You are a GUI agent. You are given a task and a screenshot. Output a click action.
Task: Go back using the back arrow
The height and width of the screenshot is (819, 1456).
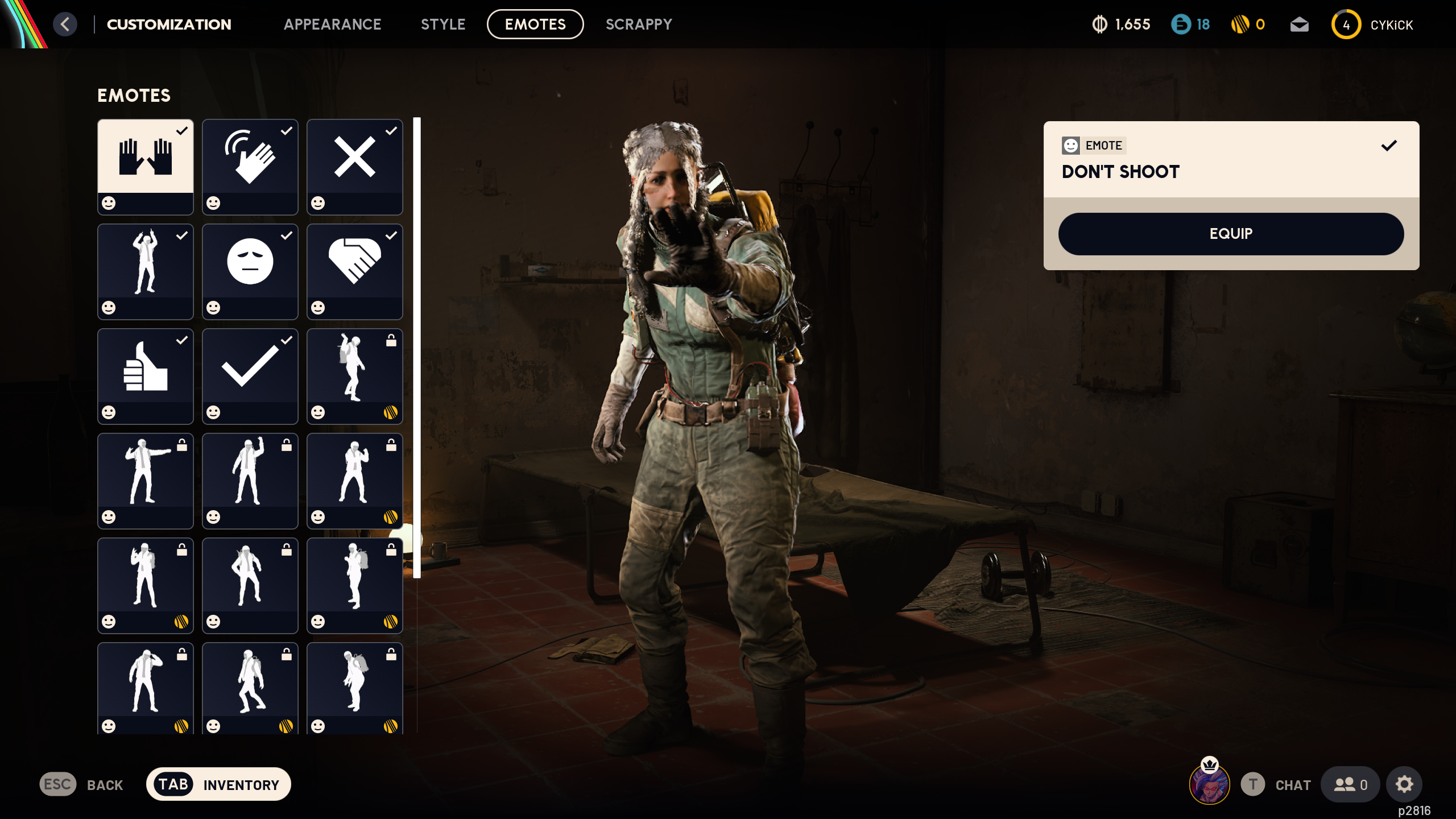tap(65, 24)
